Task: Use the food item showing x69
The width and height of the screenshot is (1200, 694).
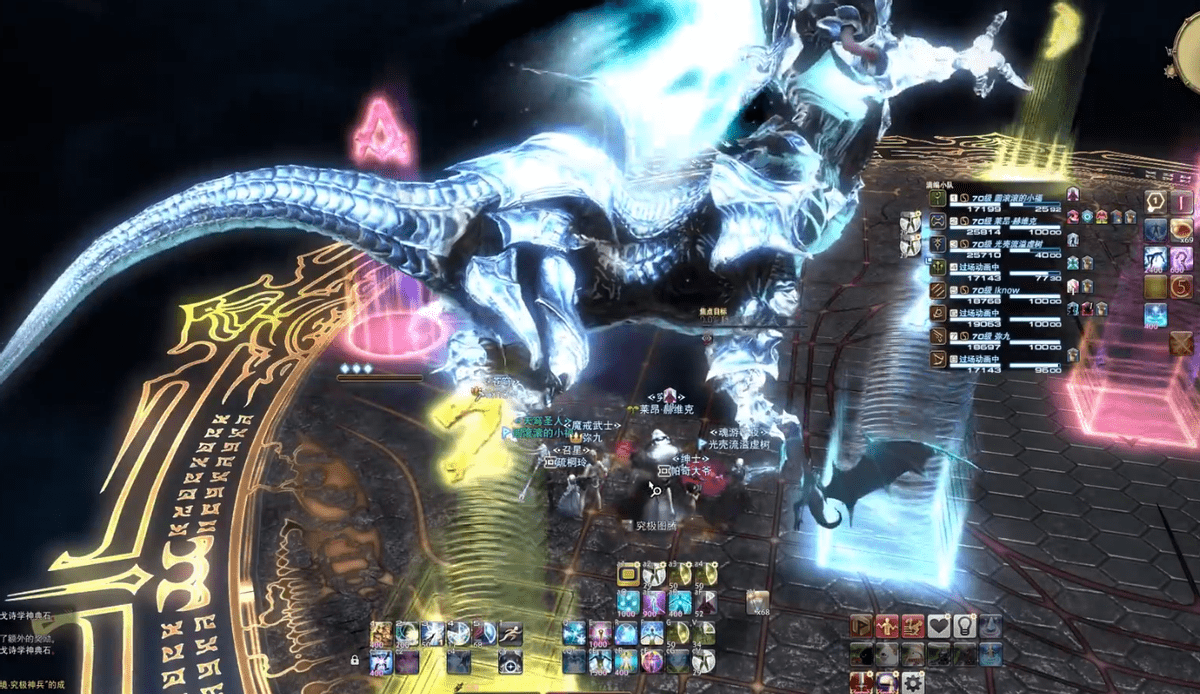Action: (x=1181, y=231)
